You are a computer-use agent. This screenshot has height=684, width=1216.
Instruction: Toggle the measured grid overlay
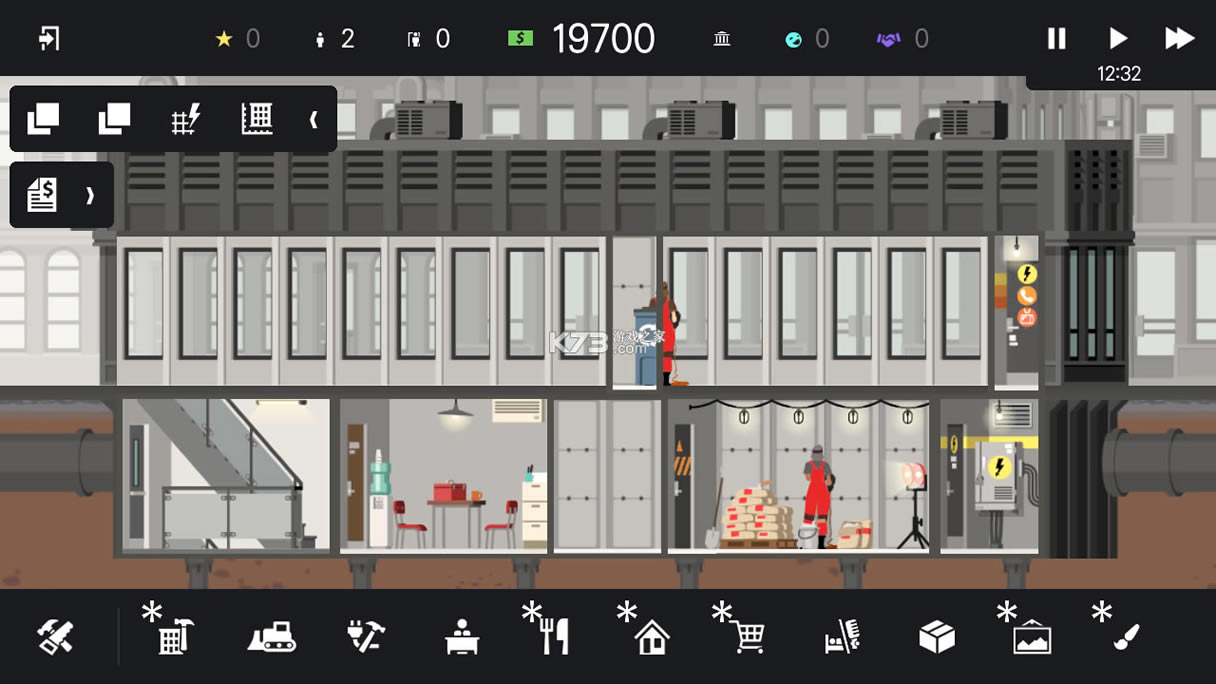[257, 119]
